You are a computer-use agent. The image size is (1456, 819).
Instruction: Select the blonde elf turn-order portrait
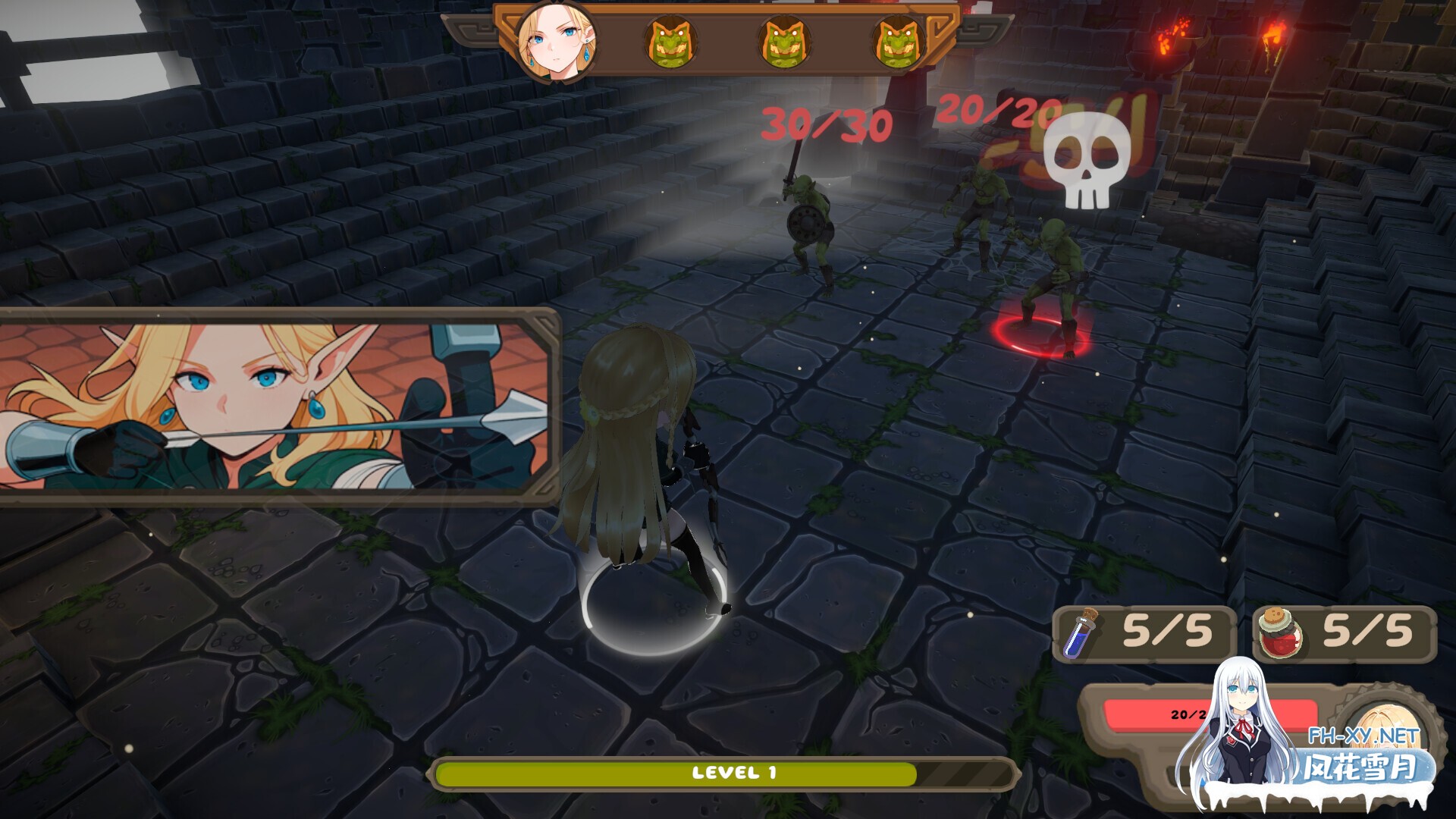tap(557, 42)
